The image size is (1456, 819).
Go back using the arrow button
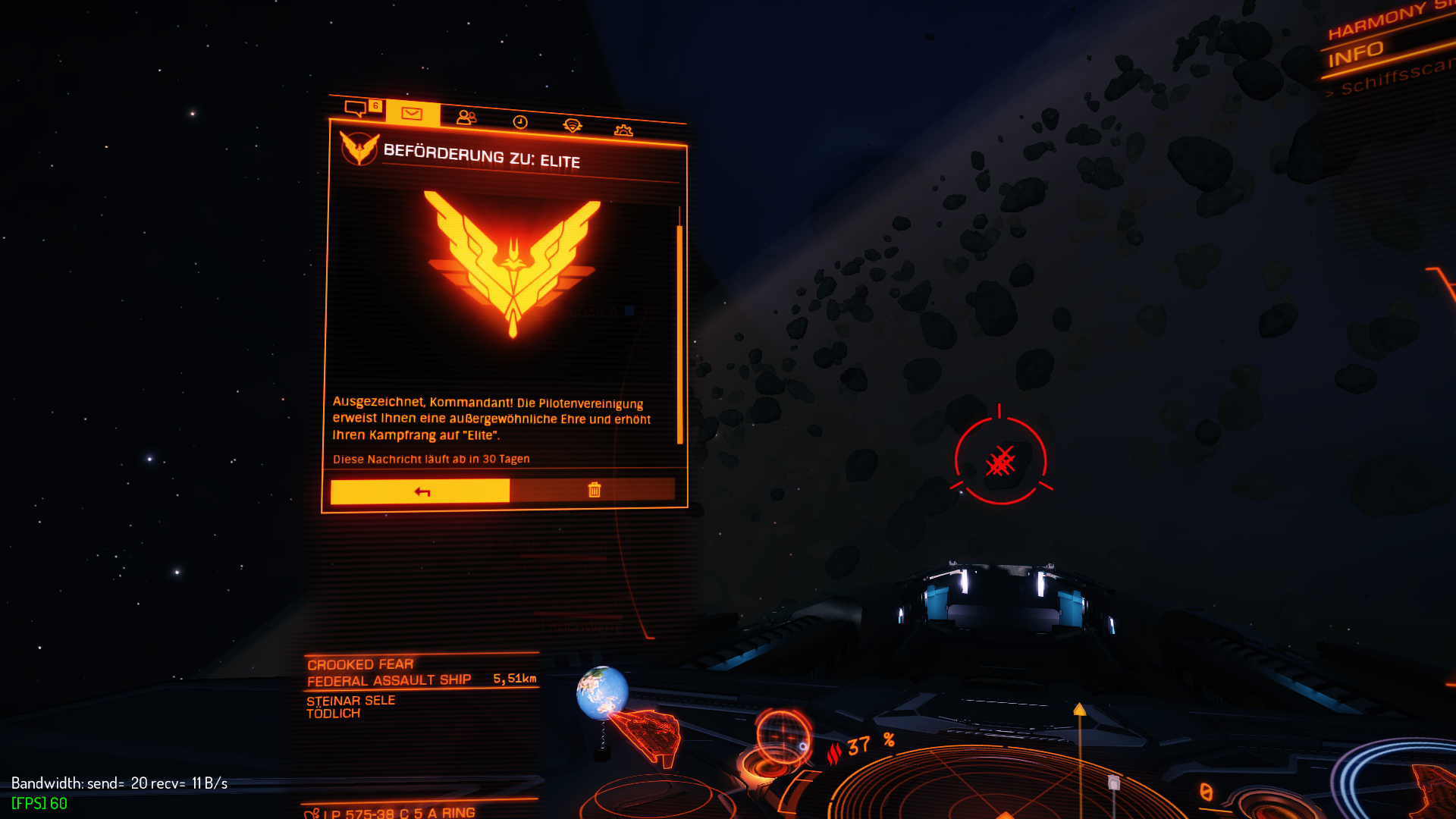(x=421, y=491)
